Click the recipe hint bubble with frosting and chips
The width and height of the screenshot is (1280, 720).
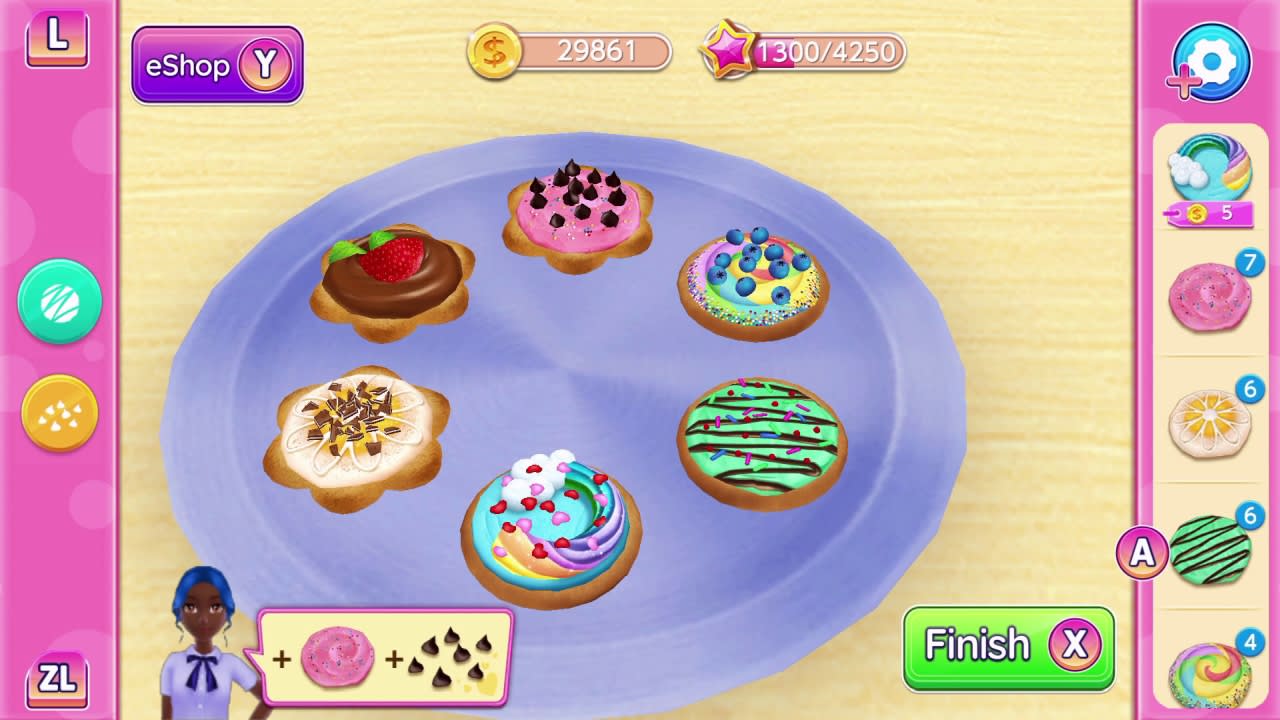pyautogui.click(x=383, y=657)
